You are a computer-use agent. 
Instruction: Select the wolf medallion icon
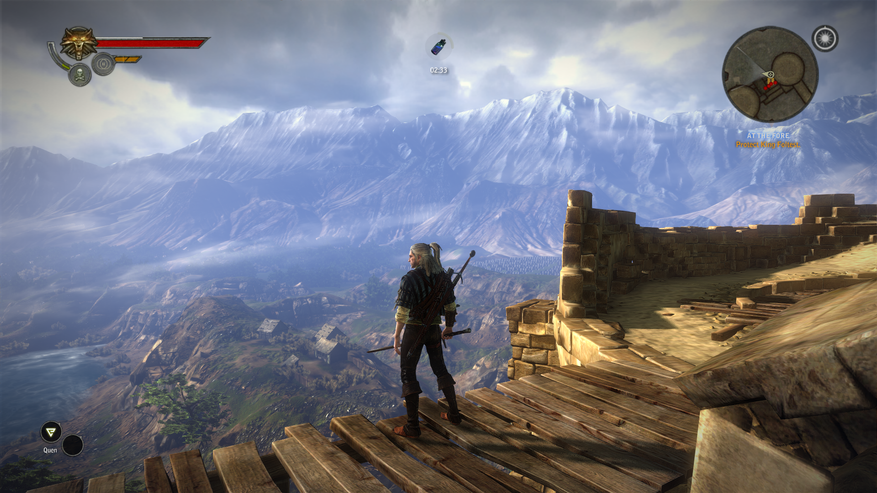(x=78, y=43)
